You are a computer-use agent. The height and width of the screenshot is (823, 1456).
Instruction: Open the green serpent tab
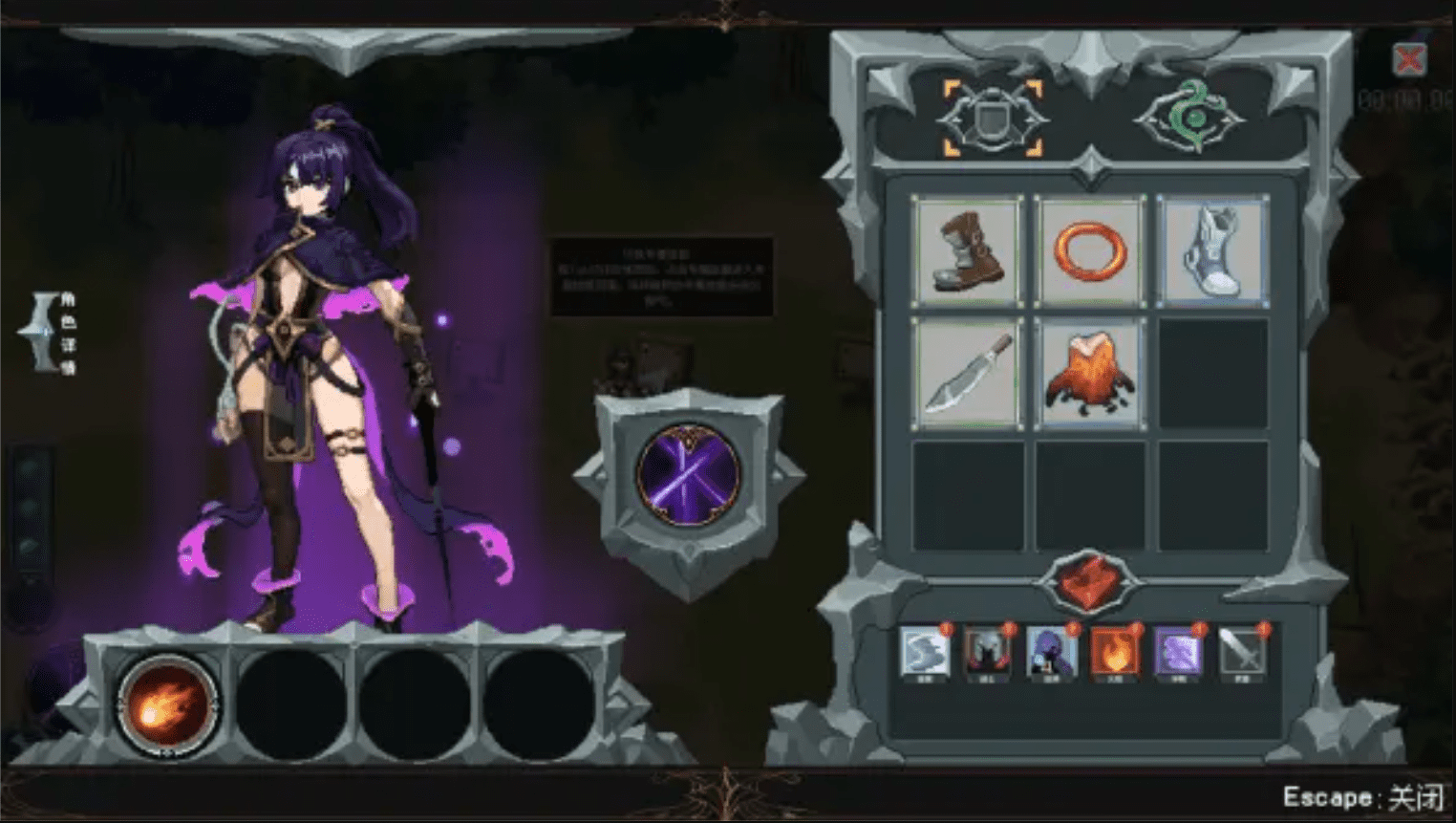[x=1189, y=119]
